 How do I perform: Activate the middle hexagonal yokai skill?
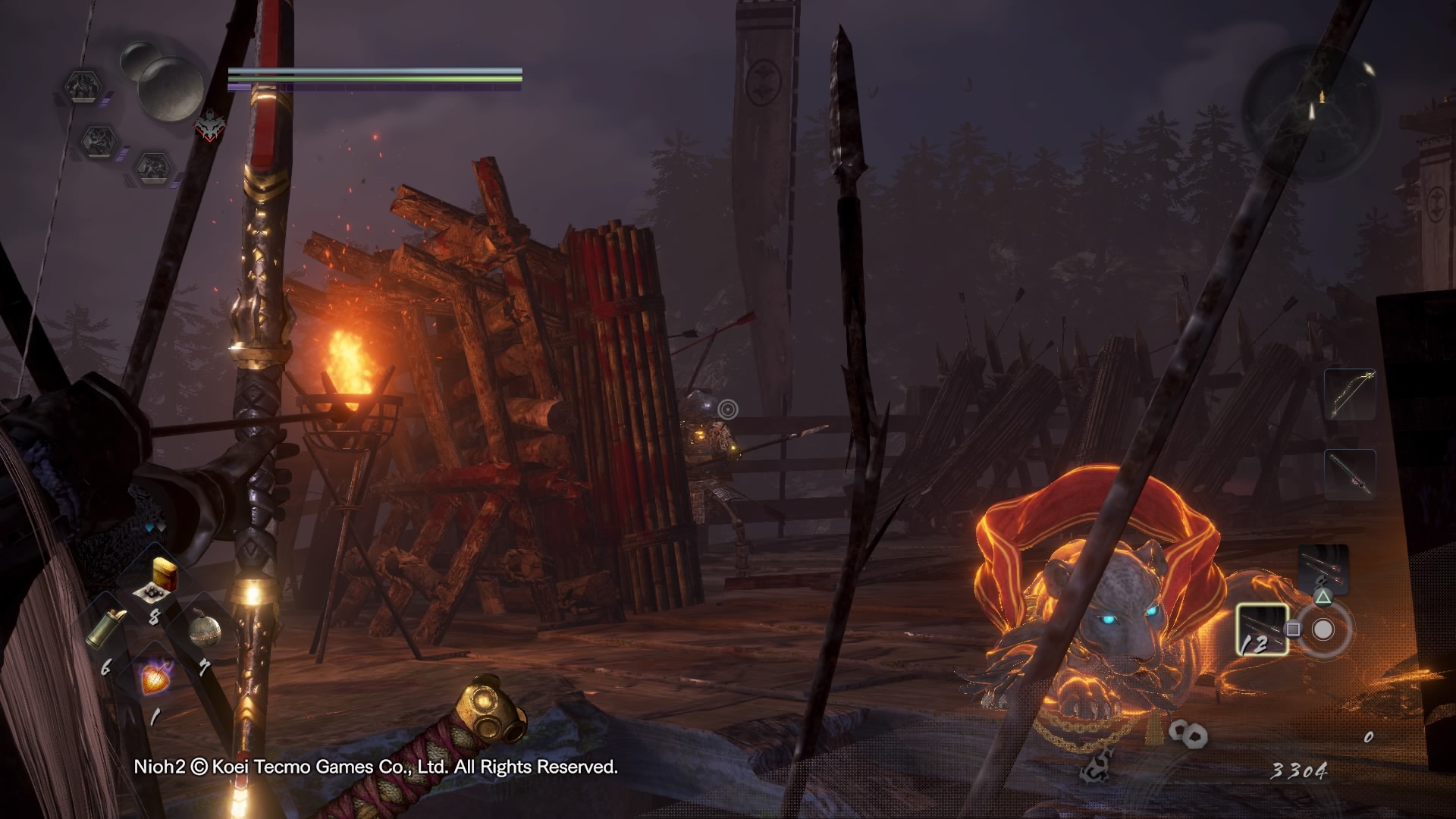click(99, 142)
